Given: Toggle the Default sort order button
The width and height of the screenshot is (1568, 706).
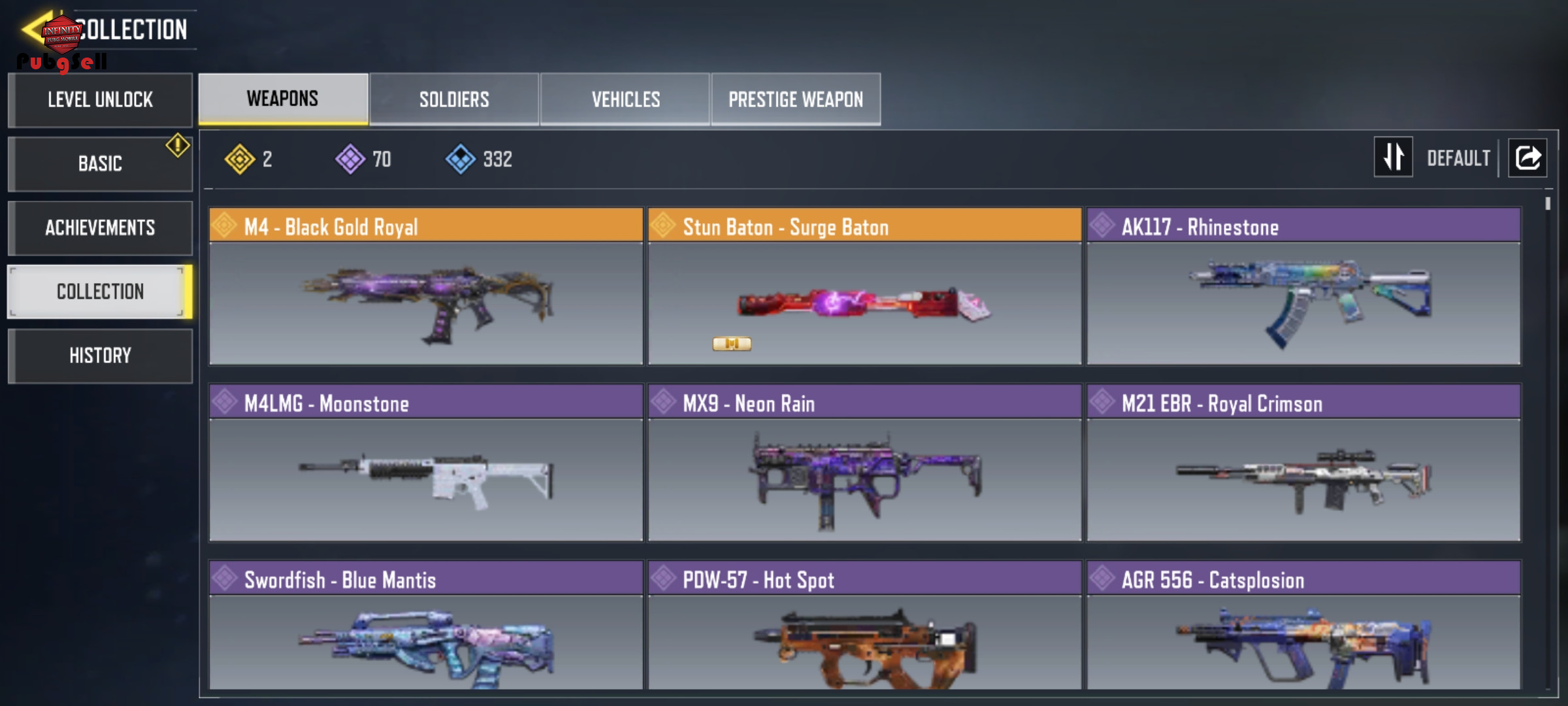Looking at the screenshot, I should [x=1393, y=157].
